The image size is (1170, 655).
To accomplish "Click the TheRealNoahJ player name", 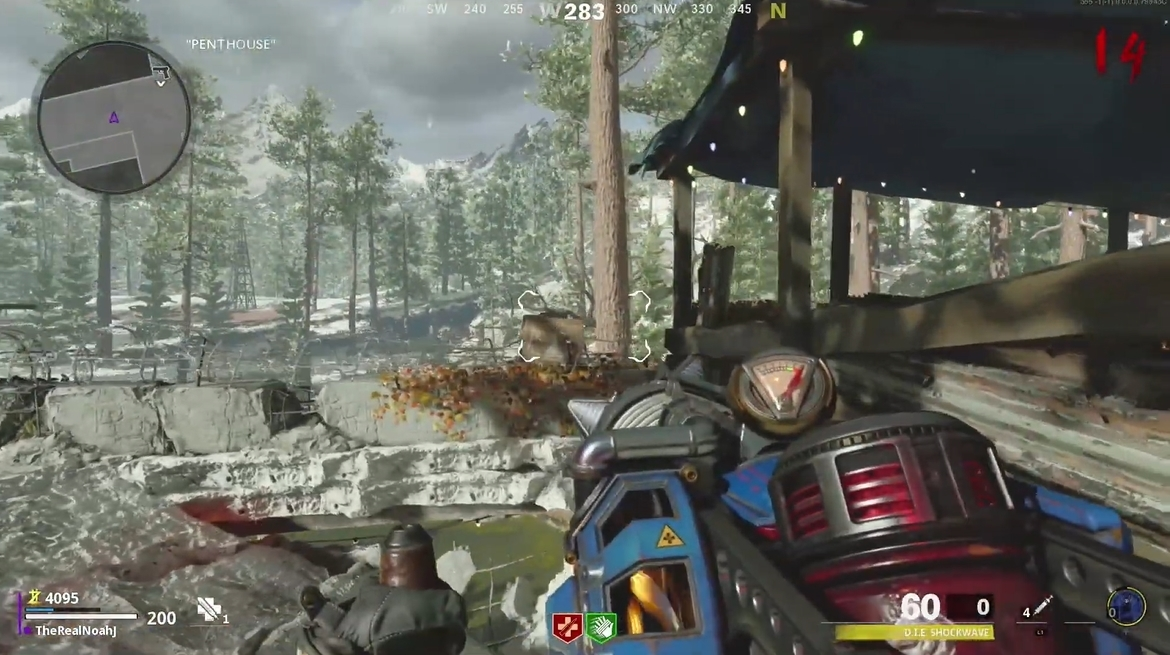I will (74, 630).
